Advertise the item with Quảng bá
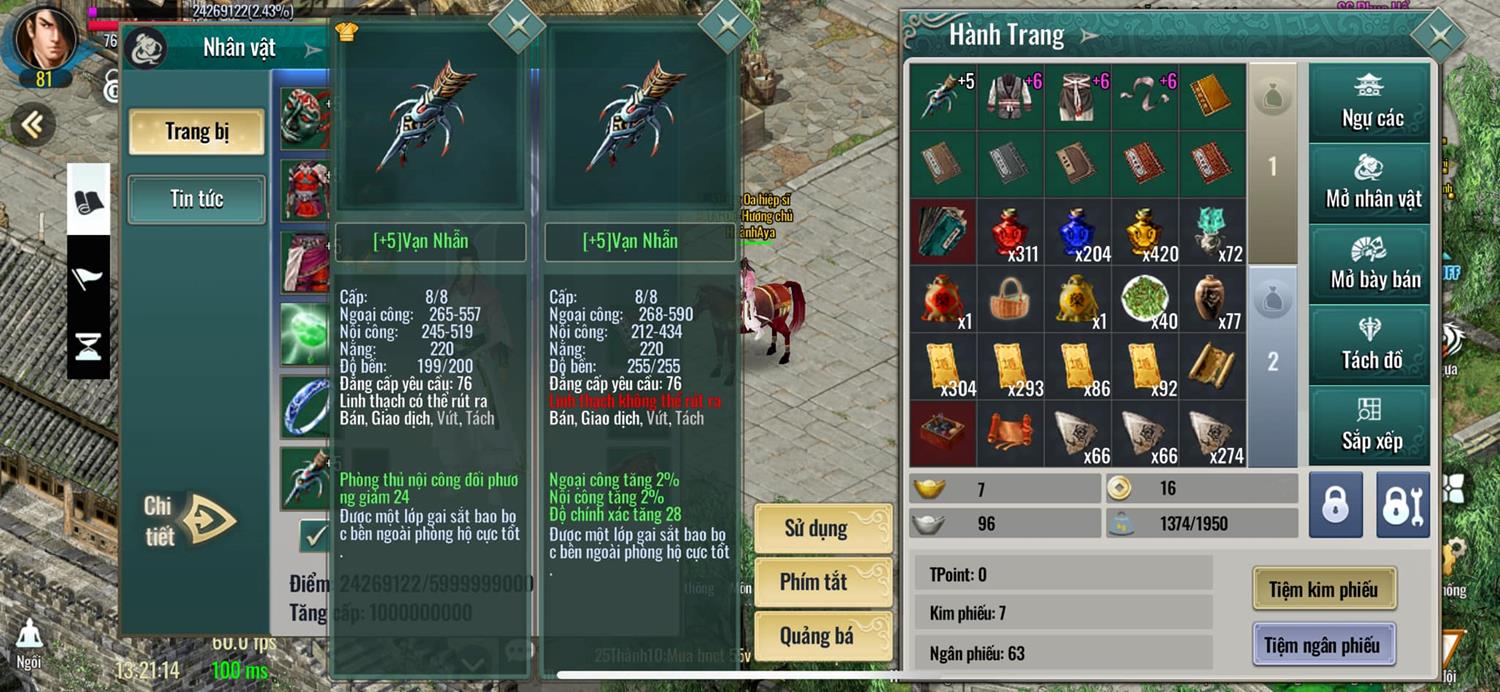Viewport: 1500px width, 692px height. click(x=821, y=636)
